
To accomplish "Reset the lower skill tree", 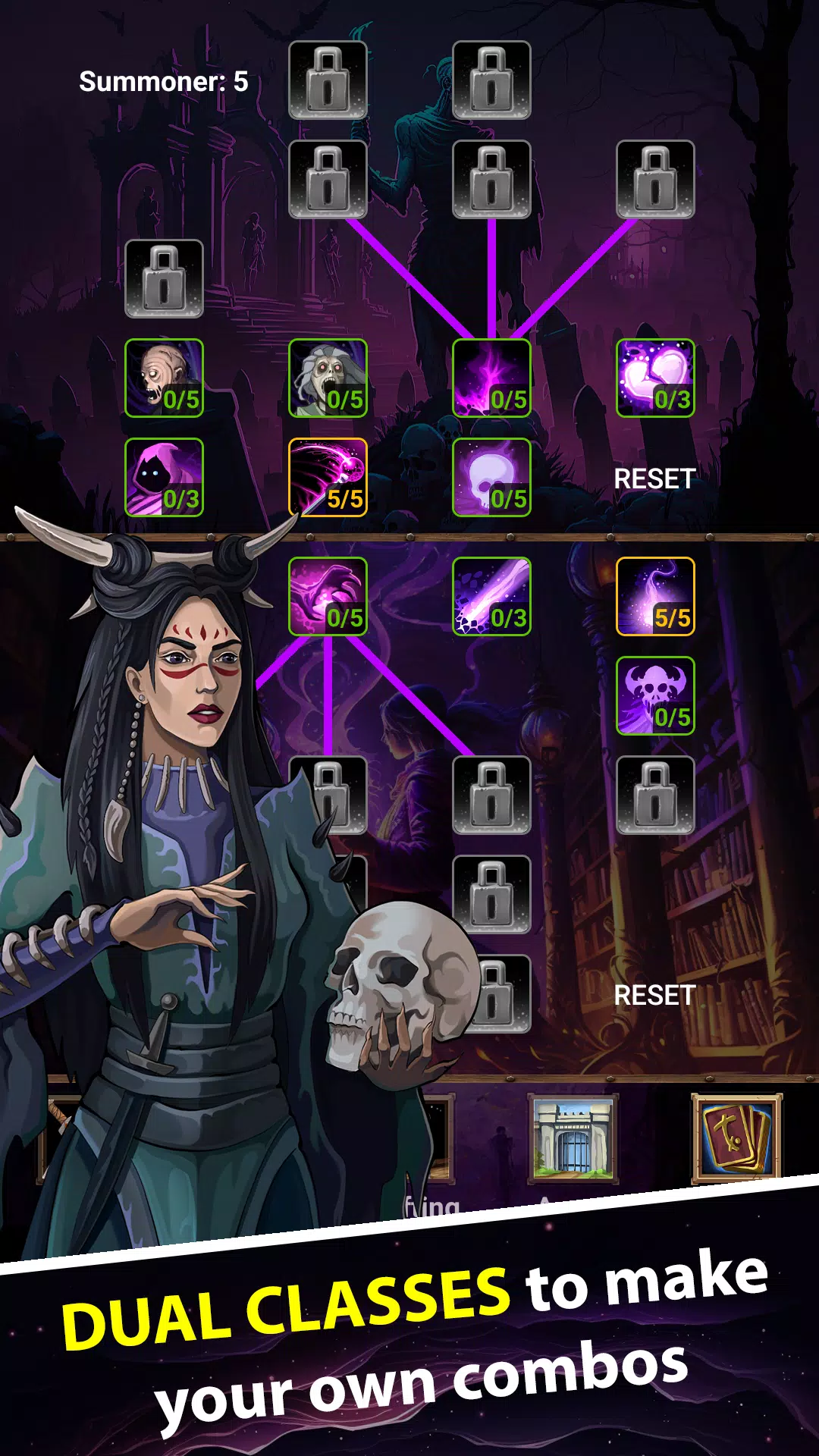I will [x=654, y=995].
